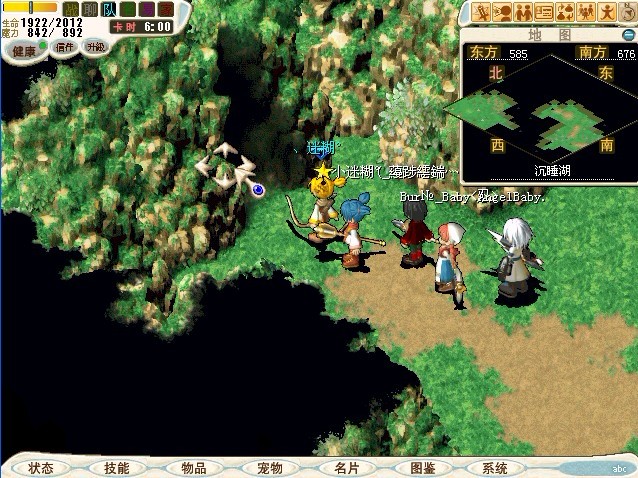This screenshot has width=638, height=478.
Task: Open the 图鉴 encyclopedia menu
Action: (422, 467)
